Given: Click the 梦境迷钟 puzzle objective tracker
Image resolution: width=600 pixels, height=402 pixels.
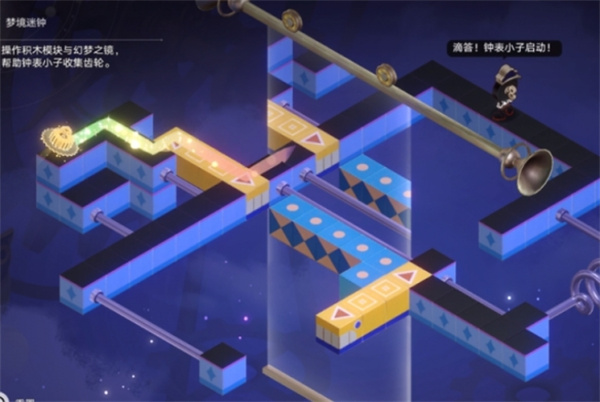Looking at the screenshot, I should [62, 46].
